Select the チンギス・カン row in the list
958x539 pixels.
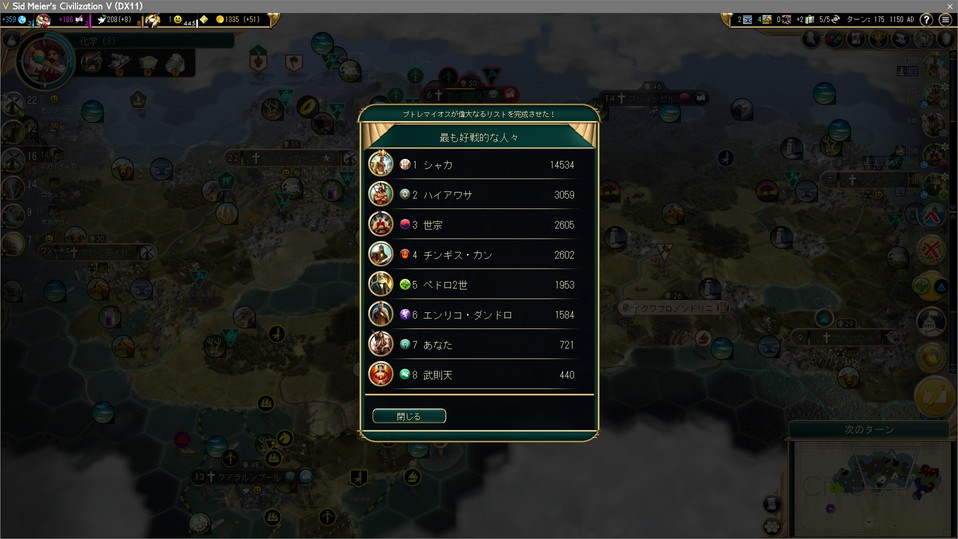pyautogui.click(x=480, y=254)
